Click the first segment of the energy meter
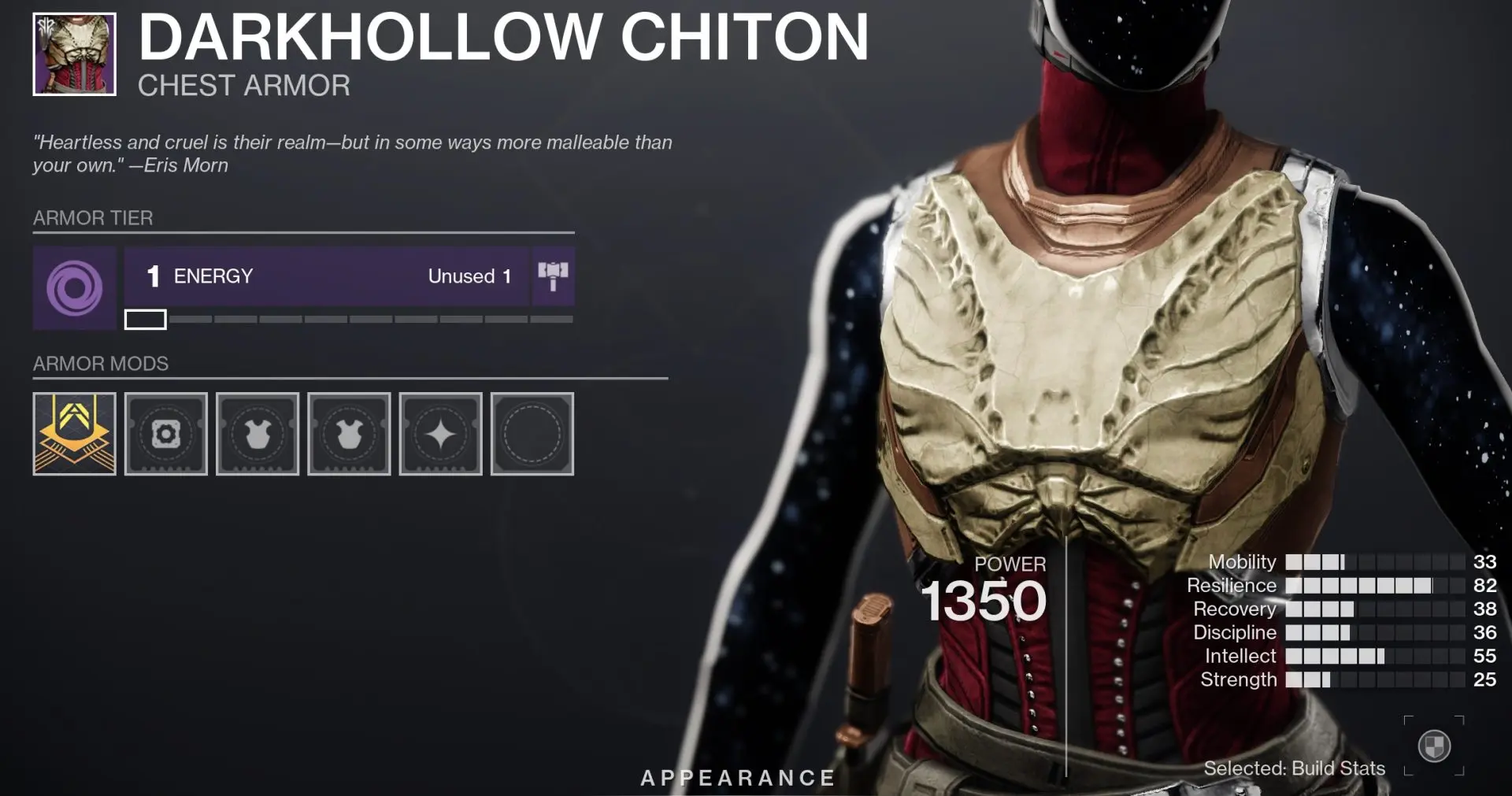This screenshot has height=796, width=1512. coord(146,320)
